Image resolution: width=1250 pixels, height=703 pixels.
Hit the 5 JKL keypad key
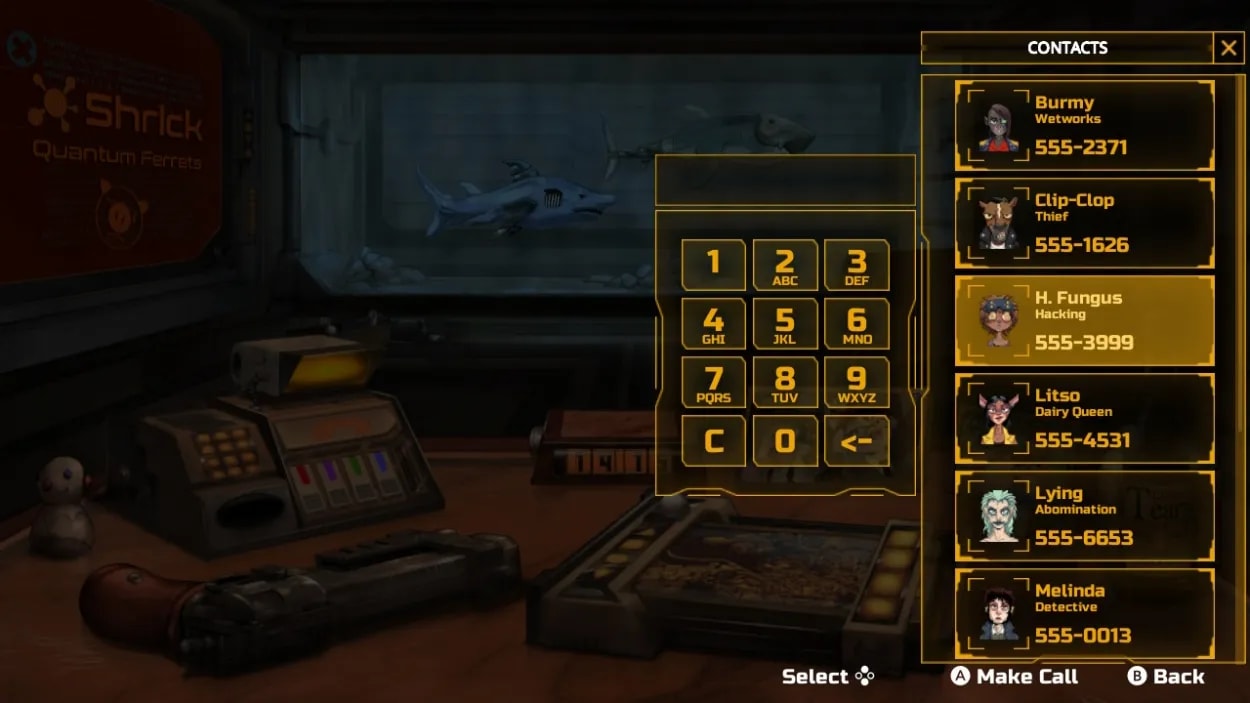(785, 324)
